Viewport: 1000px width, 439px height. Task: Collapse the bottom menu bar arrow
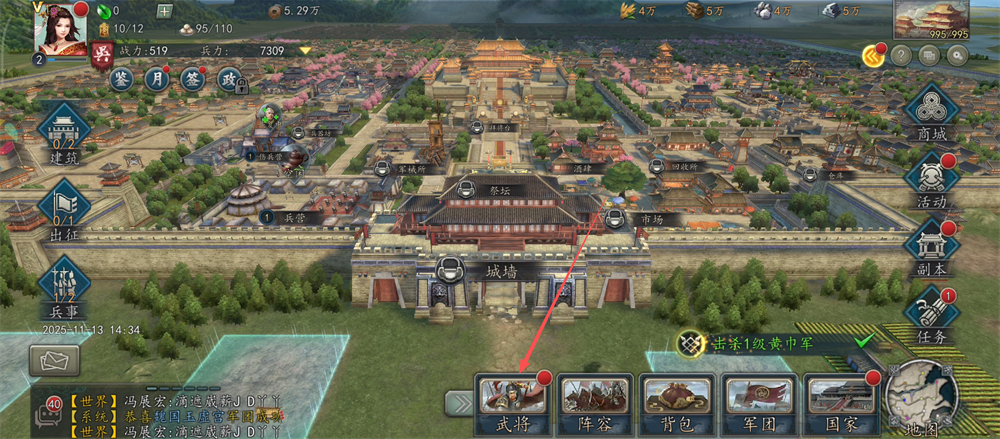[459, 402]
